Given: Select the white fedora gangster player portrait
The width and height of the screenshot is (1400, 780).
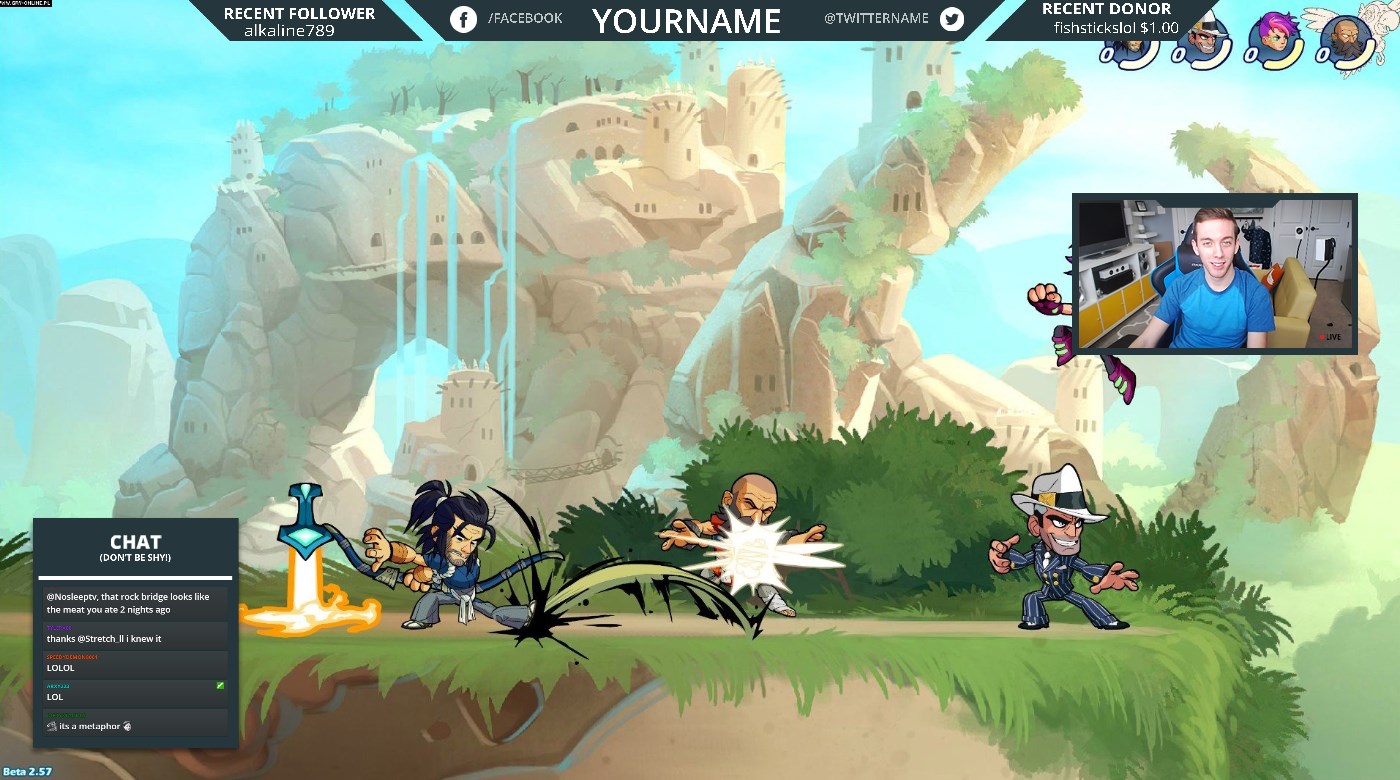Looking at the screenshot, I should pos(1201,40).
